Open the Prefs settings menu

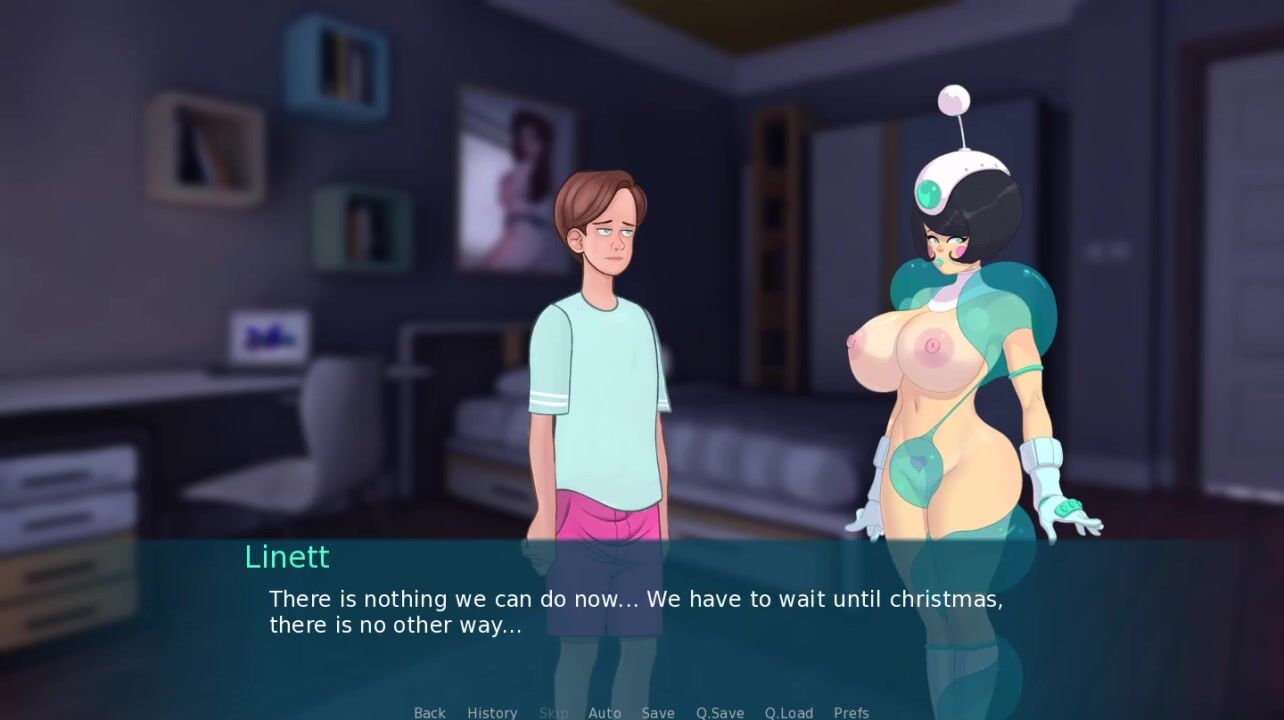coord(851,712)
